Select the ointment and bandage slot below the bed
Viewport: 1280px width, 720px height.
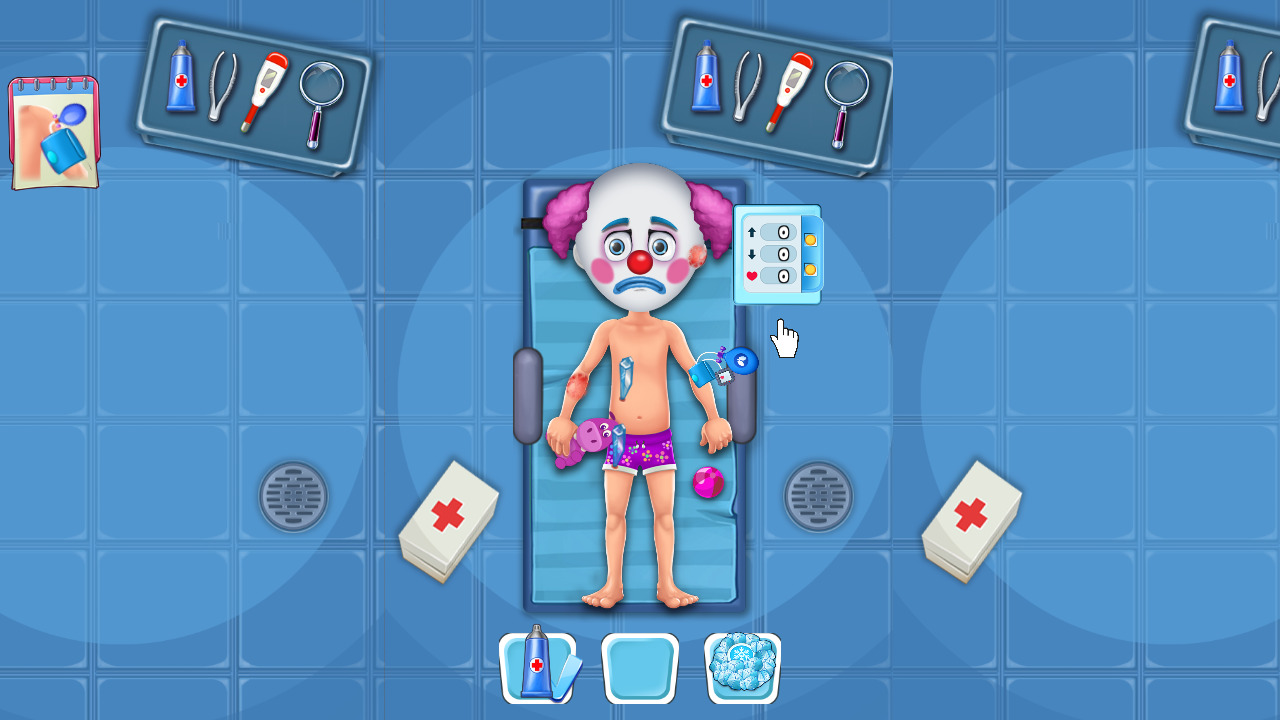[x=537, y=665]
